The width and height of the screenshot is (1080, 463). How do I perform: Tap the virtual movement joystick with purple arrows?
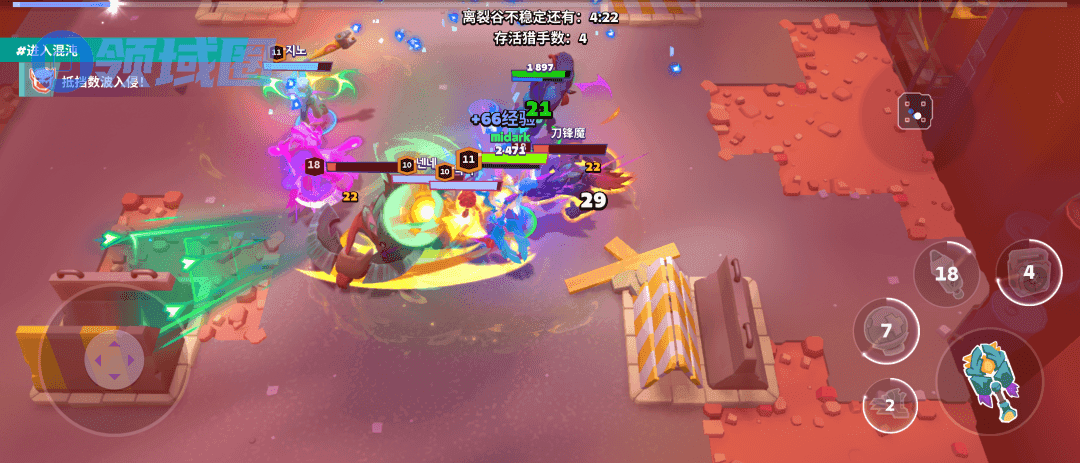(x=114, y=360)
